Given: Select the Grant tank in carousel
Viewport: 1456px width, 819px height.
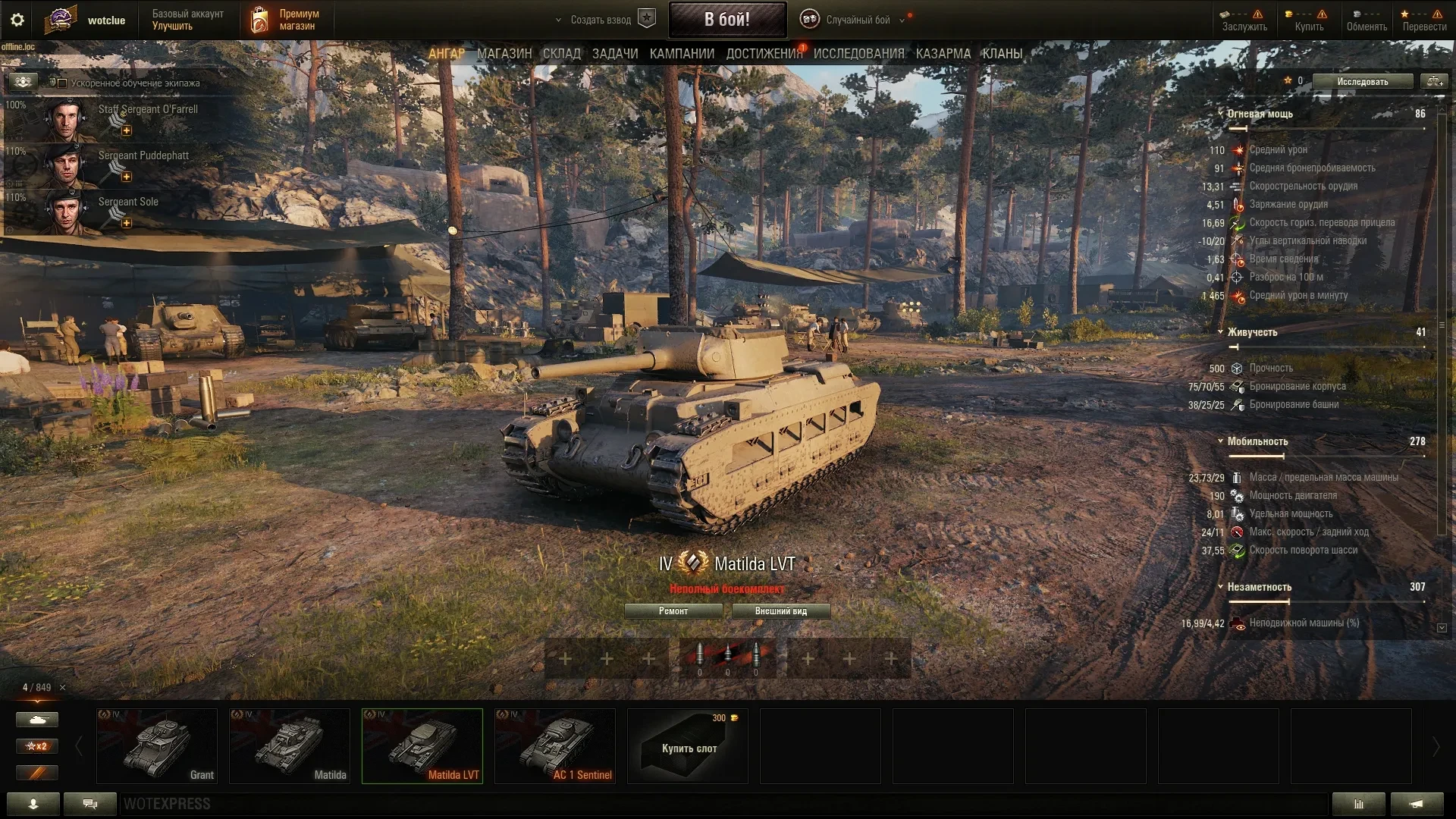Looking at the screenshot, I should (157, 745).
